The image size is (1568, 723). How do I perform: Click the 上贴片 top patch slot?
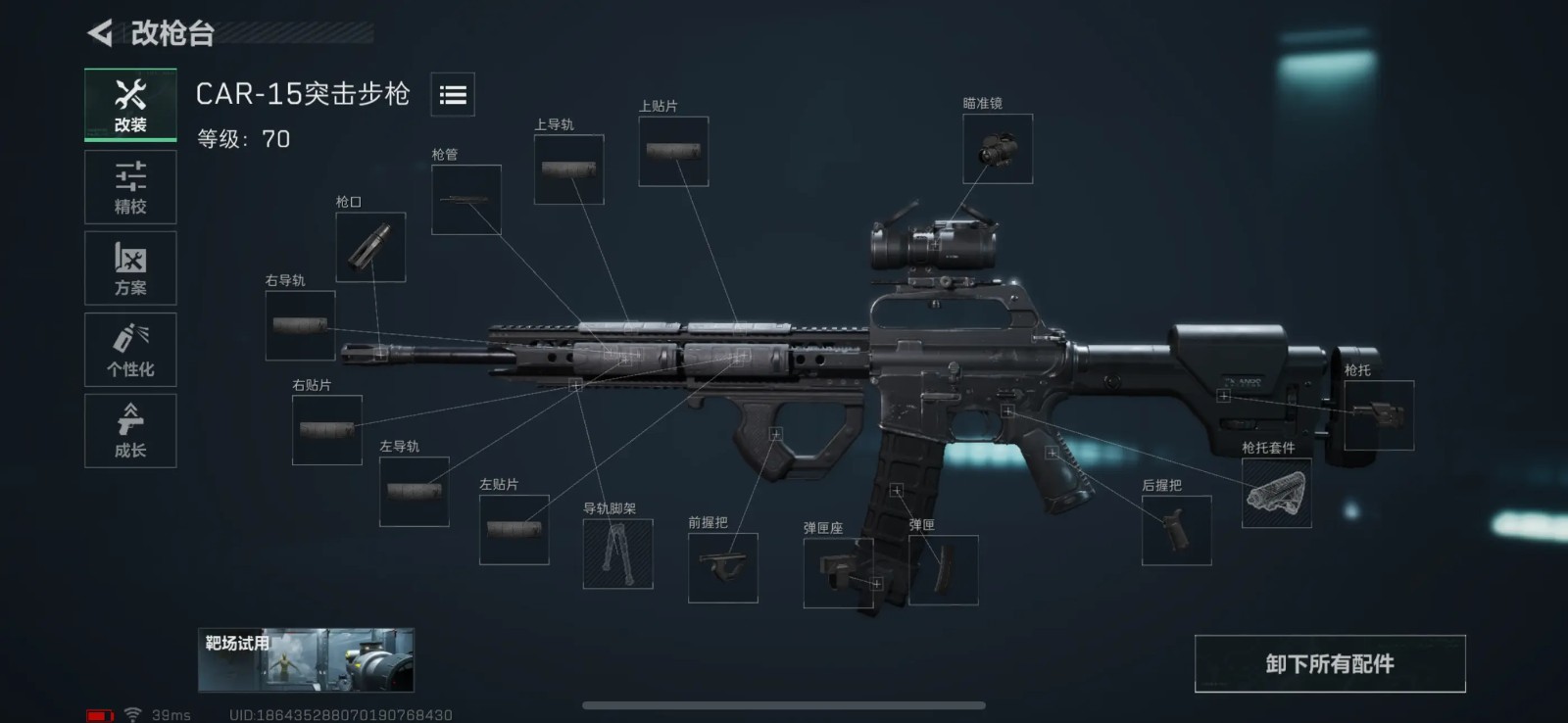[x=673, y=151]
